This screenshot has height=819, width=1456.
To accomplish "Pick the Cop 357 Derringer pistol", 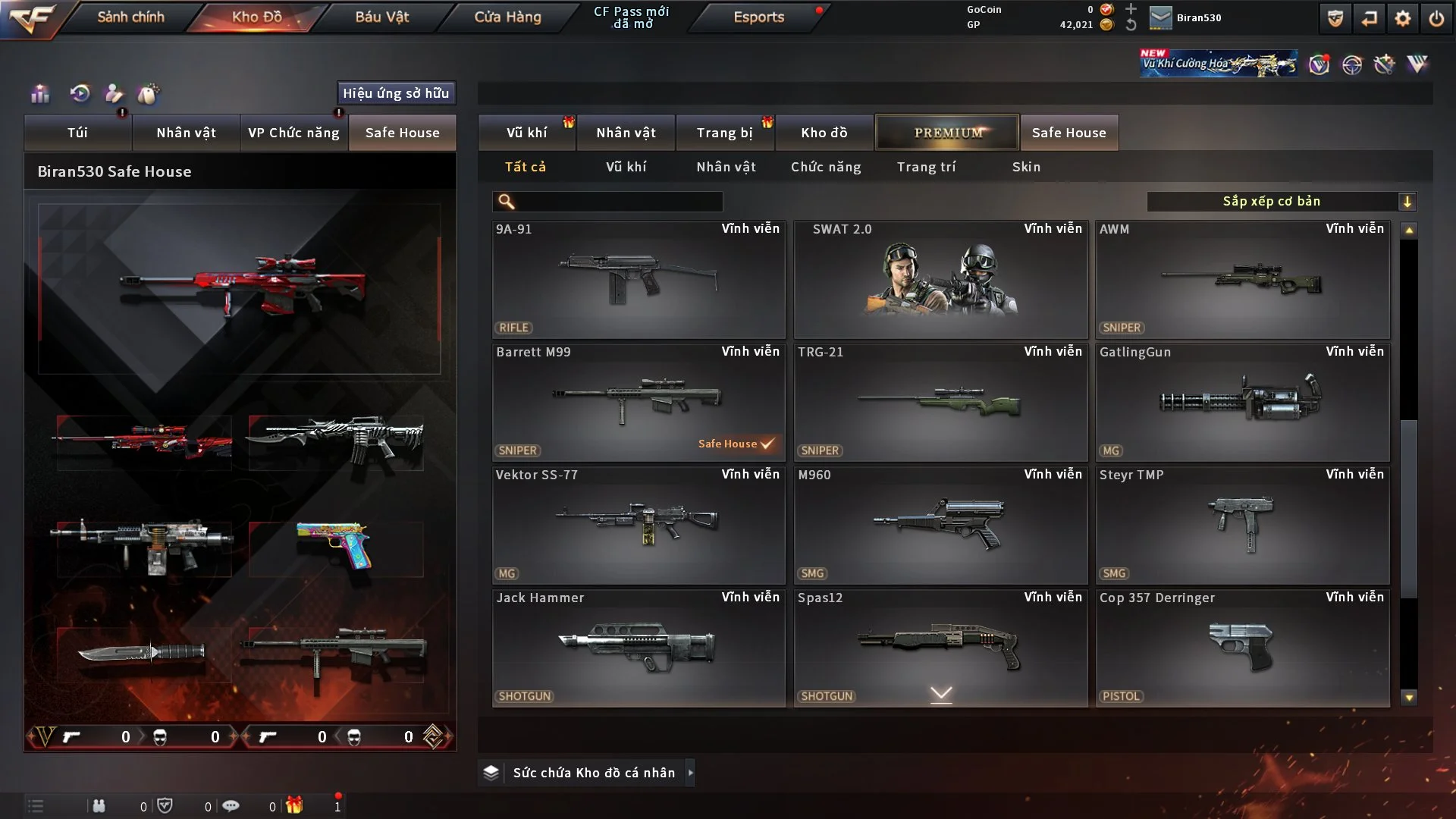I will click(1242, 648).
